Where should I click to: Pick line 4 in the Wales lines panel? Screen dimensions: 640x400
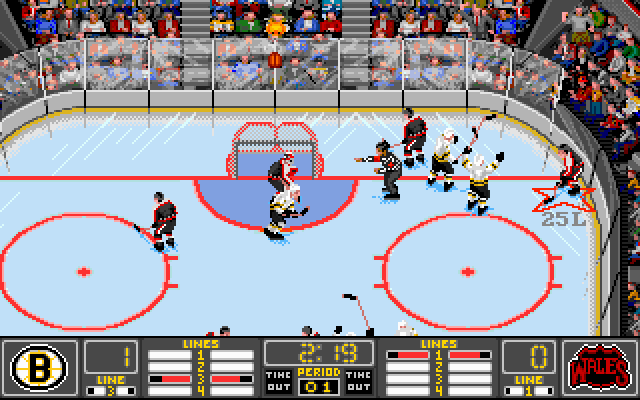point(437,390)
